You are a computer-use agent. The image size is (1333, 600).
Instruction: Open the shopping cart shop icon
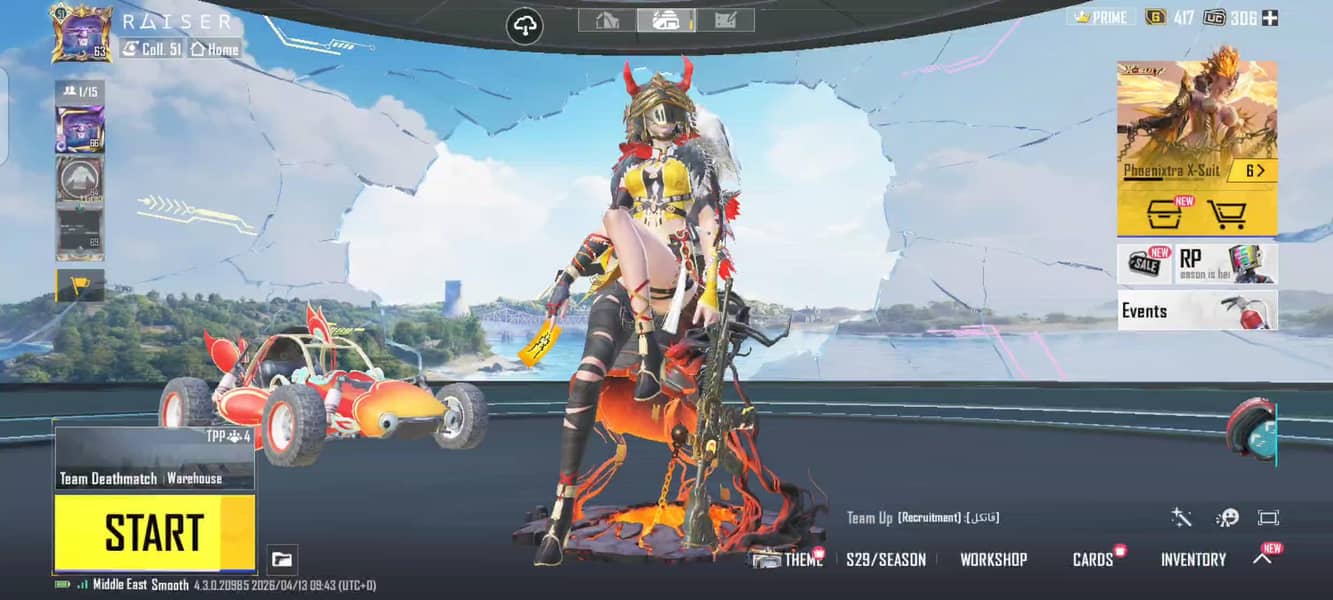pos(1226,213)
